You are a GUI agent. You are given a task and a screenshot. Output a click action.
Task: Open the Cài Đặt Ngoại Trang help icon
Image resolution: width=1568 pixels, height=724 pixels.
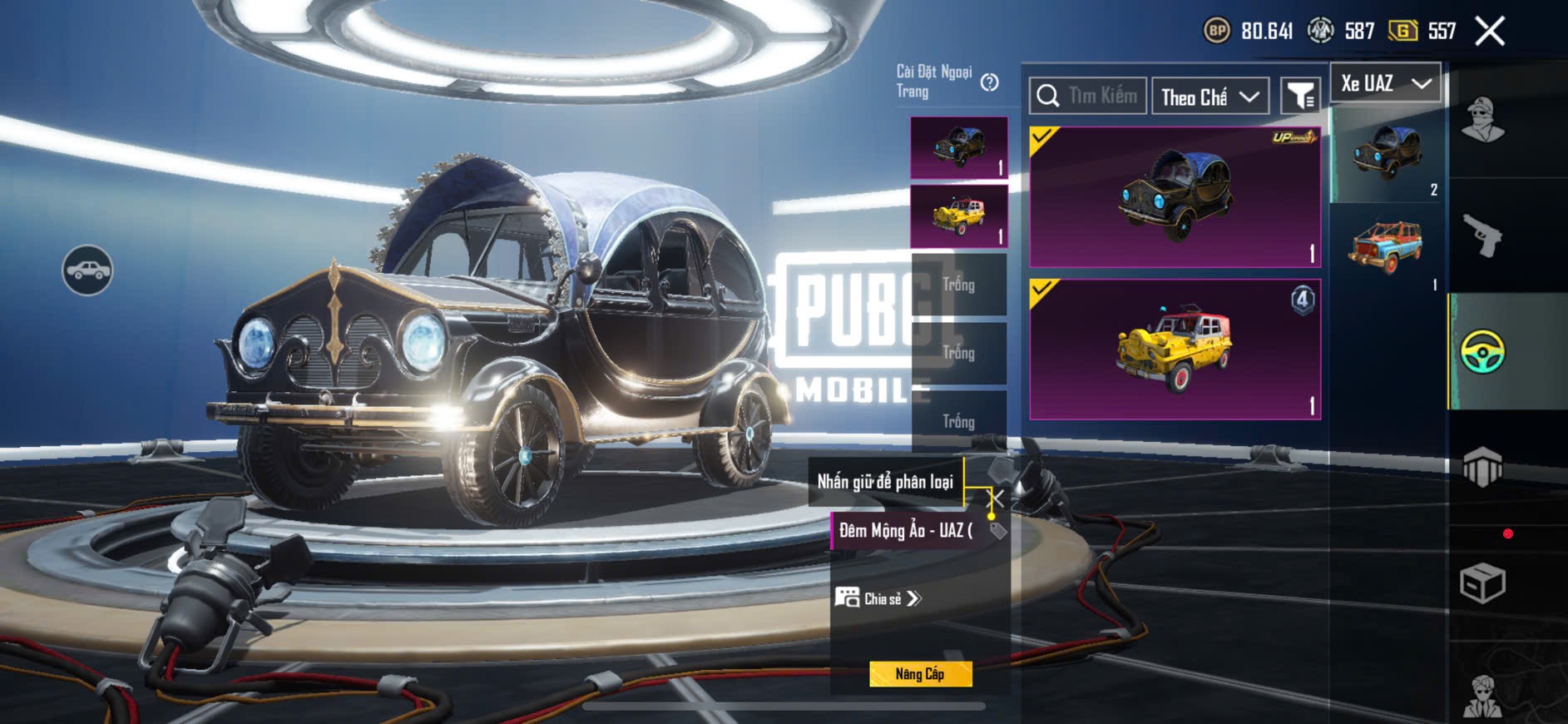tap(989, 82)
